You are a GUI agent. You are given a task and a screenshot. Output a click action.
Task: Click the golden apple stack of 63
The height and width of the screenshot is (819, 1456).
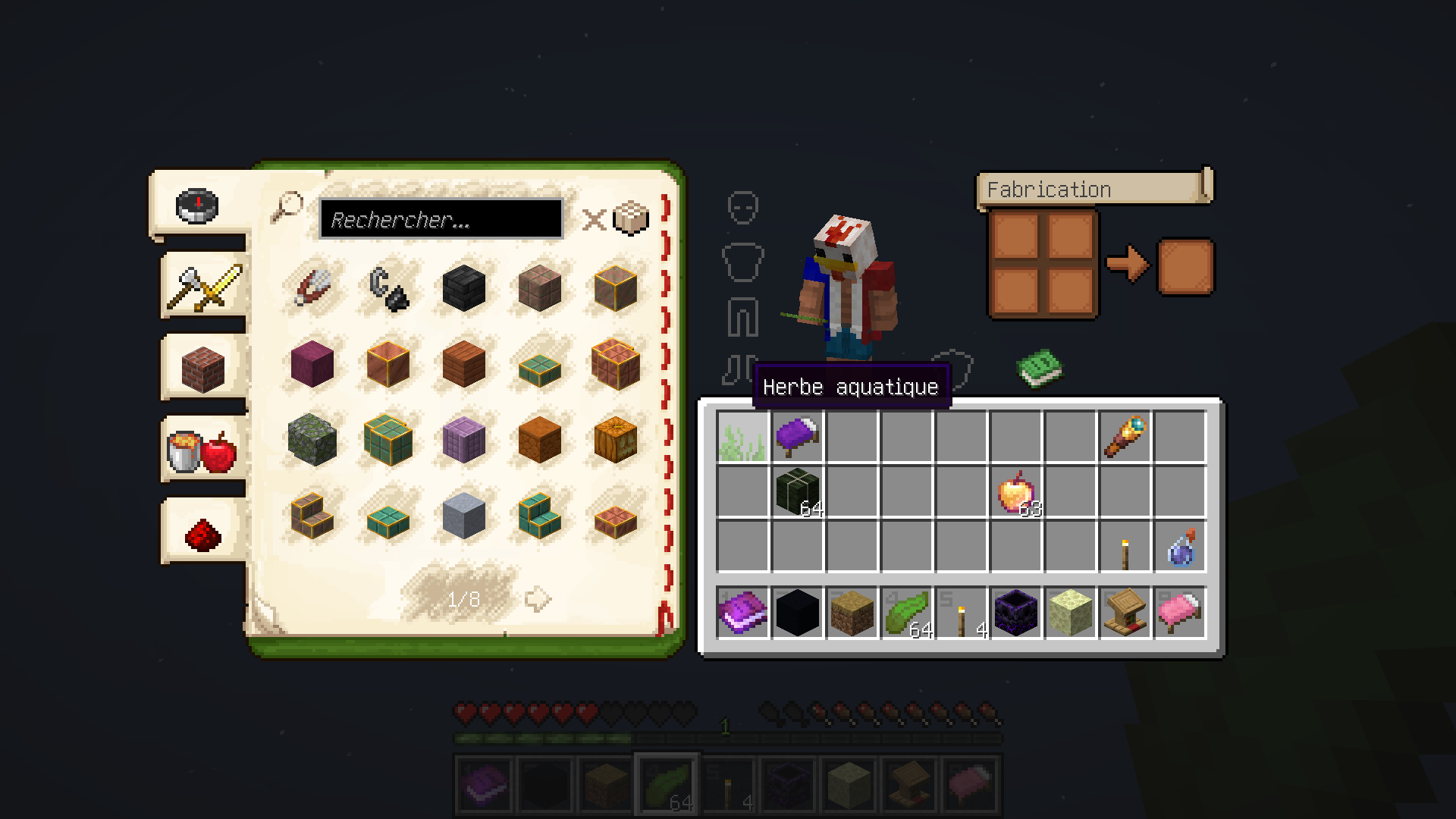pos(1014,493)
